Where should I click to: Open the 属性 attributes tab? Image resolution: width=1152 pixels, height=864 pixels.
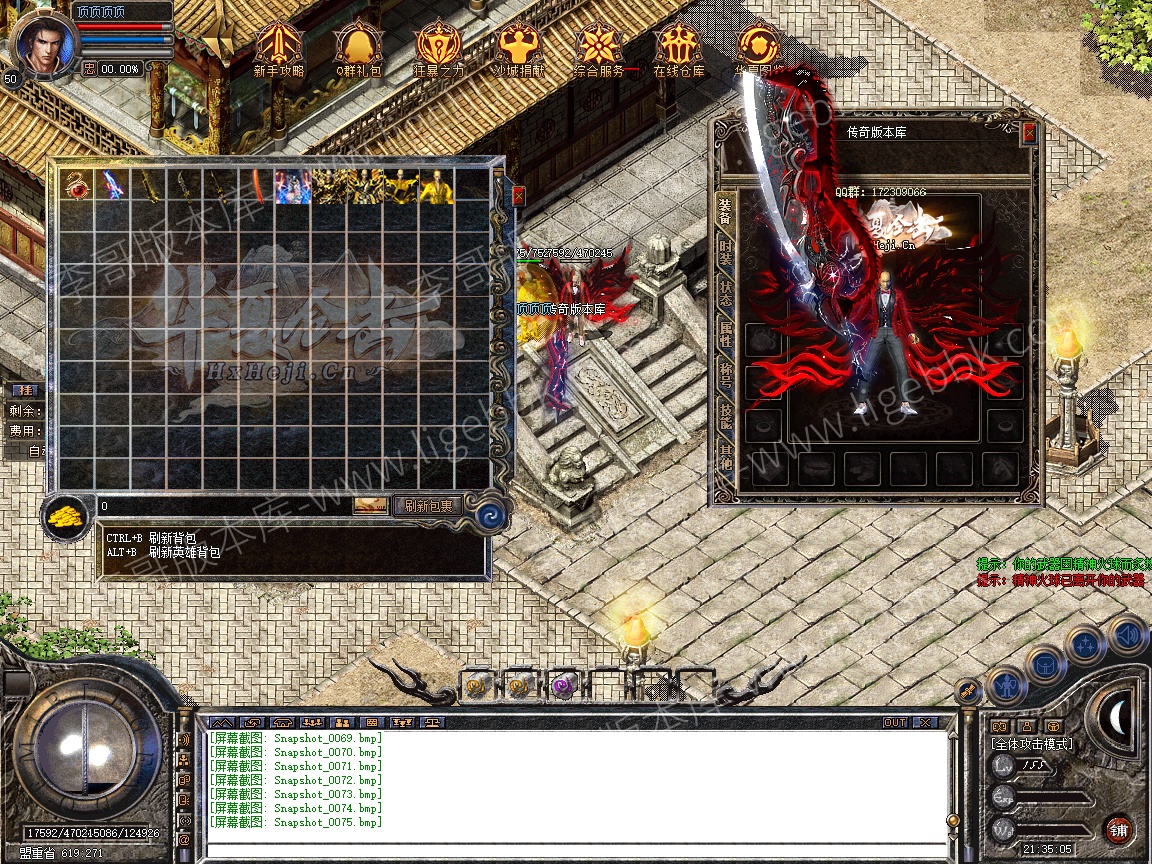tap(725, 334)
